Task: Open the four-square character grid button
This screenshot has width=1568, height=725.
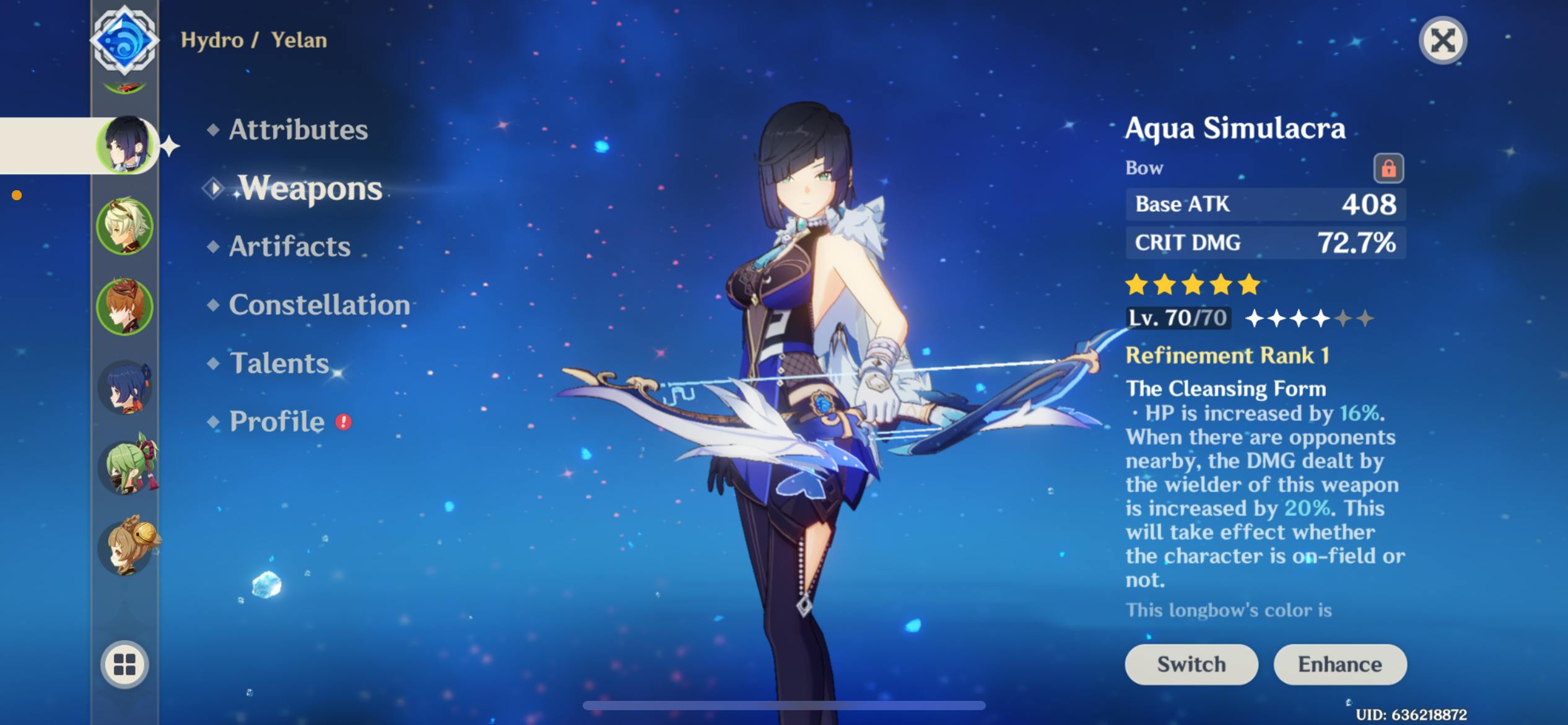Action: click(x=124, y=664)
